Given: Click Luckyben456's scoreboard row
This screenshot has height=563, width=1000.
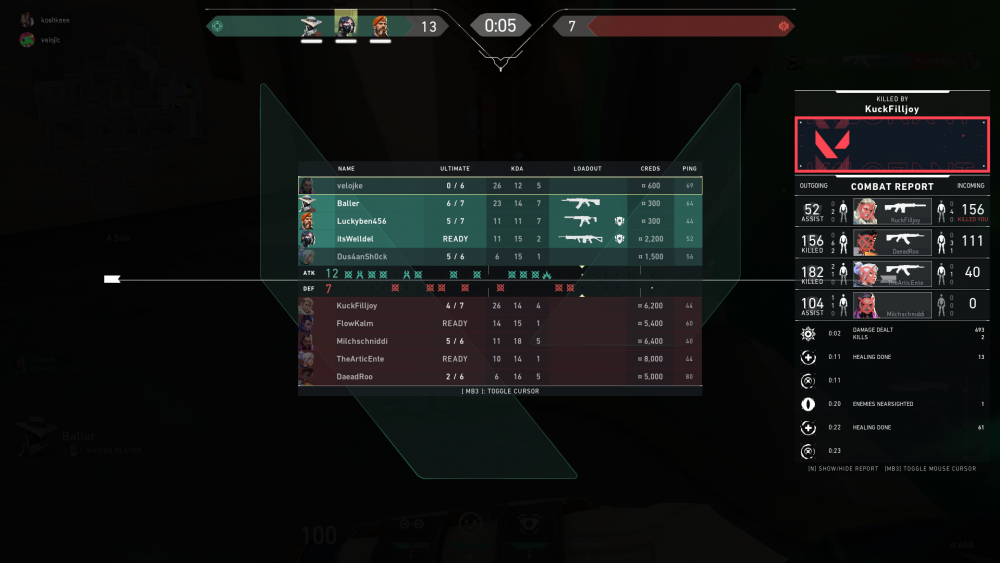Looking at the screenshot, I should (x=500, y=221).
